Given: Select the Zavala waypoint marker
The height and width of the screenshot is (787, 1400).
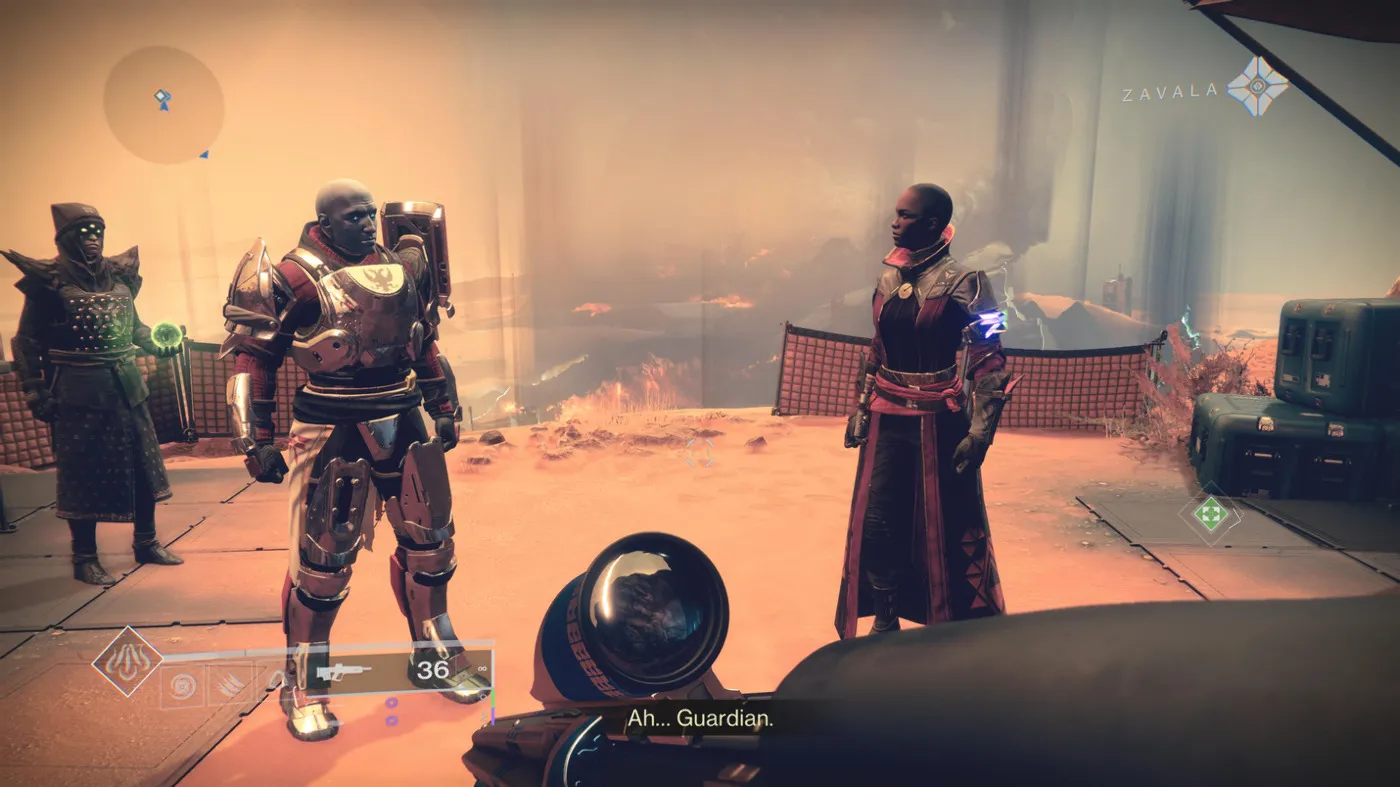Looking at the screenshot, I should [x=1257, y=86].
